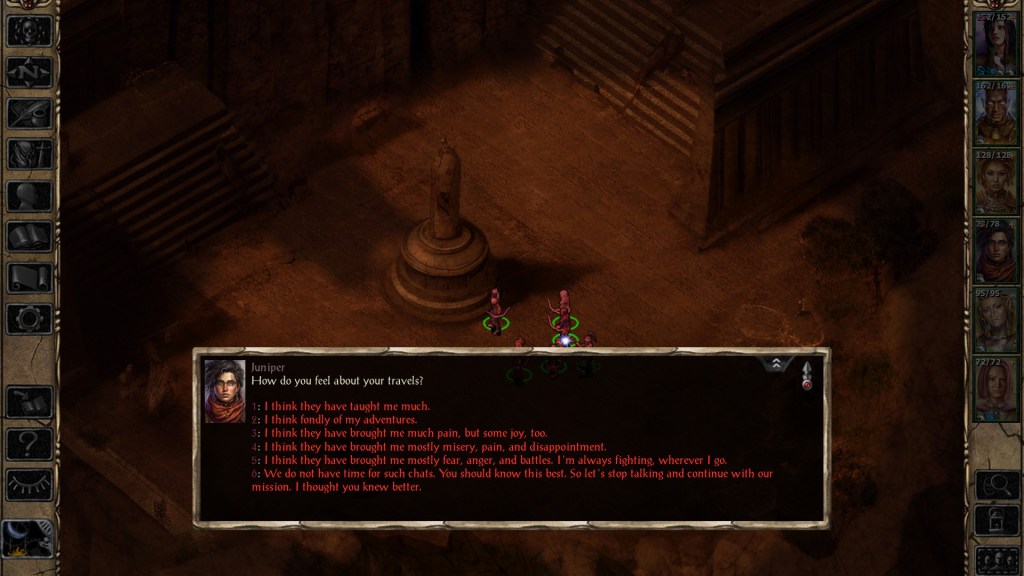Open the area map with the compass button

(x=29, y=72)
